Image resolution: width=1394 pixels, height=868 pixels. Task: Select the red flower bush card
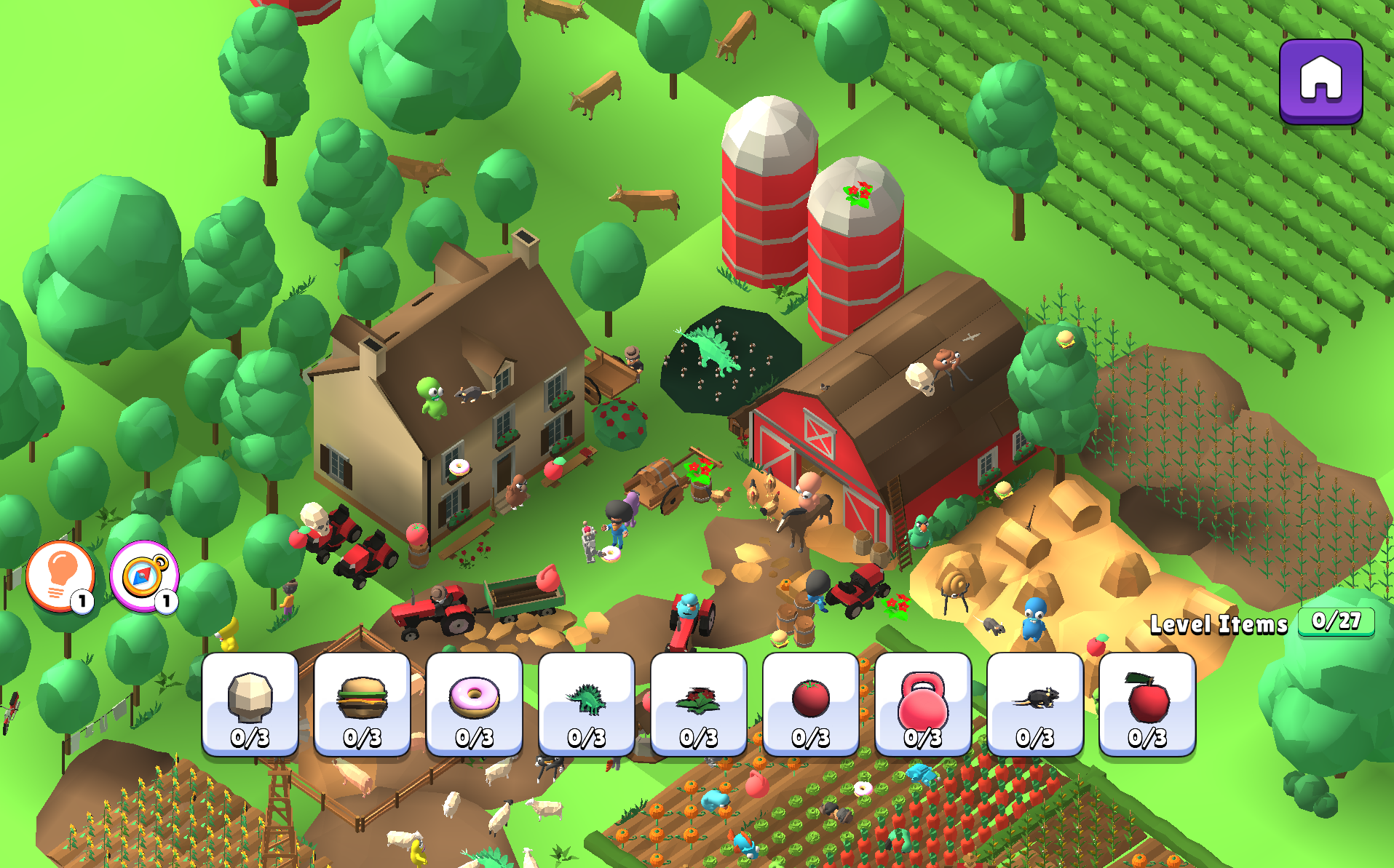pyautogui.click(x=698, y=704)
